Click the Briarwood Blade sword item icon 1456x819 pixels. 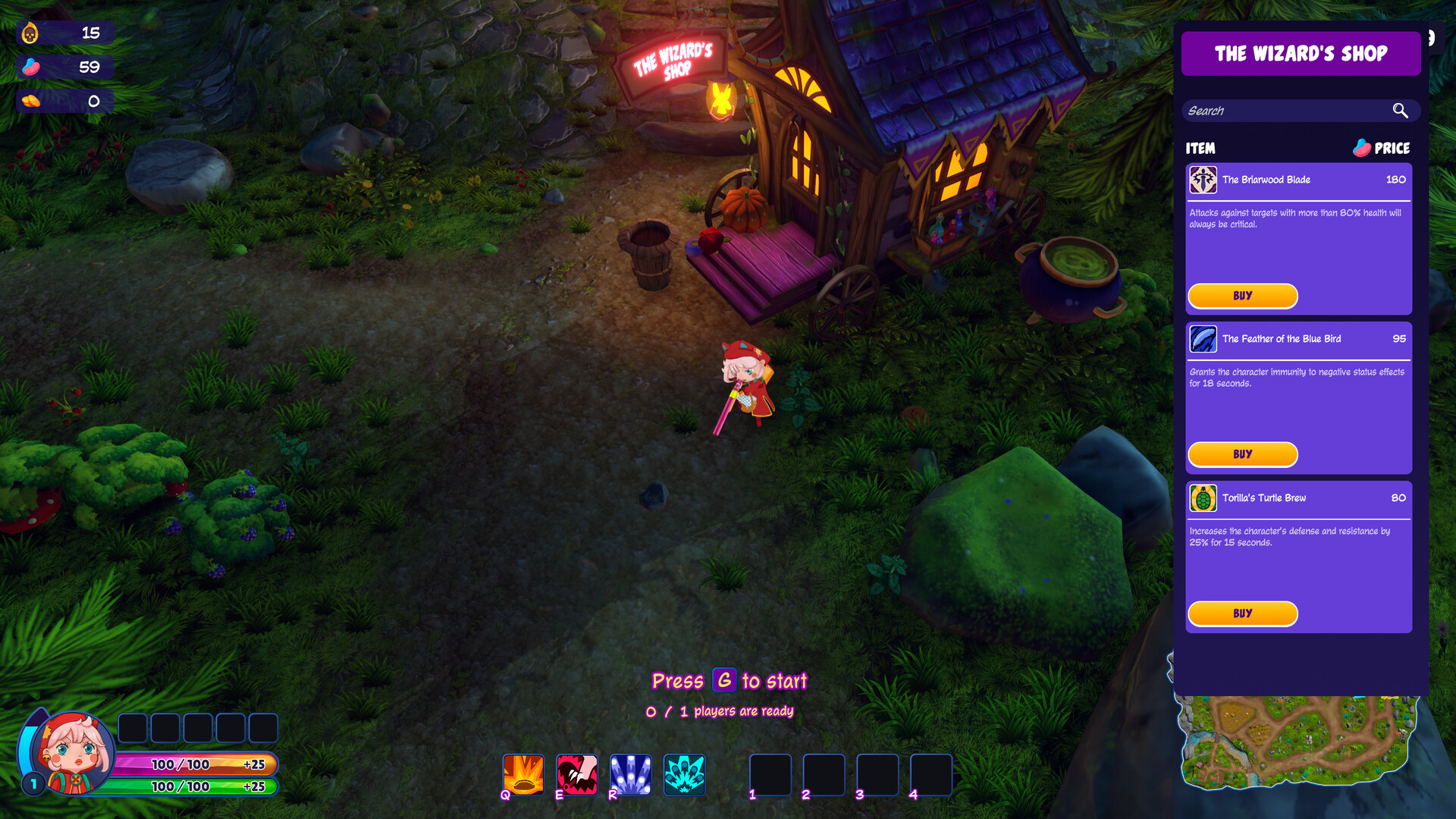tap(1202, 180)
